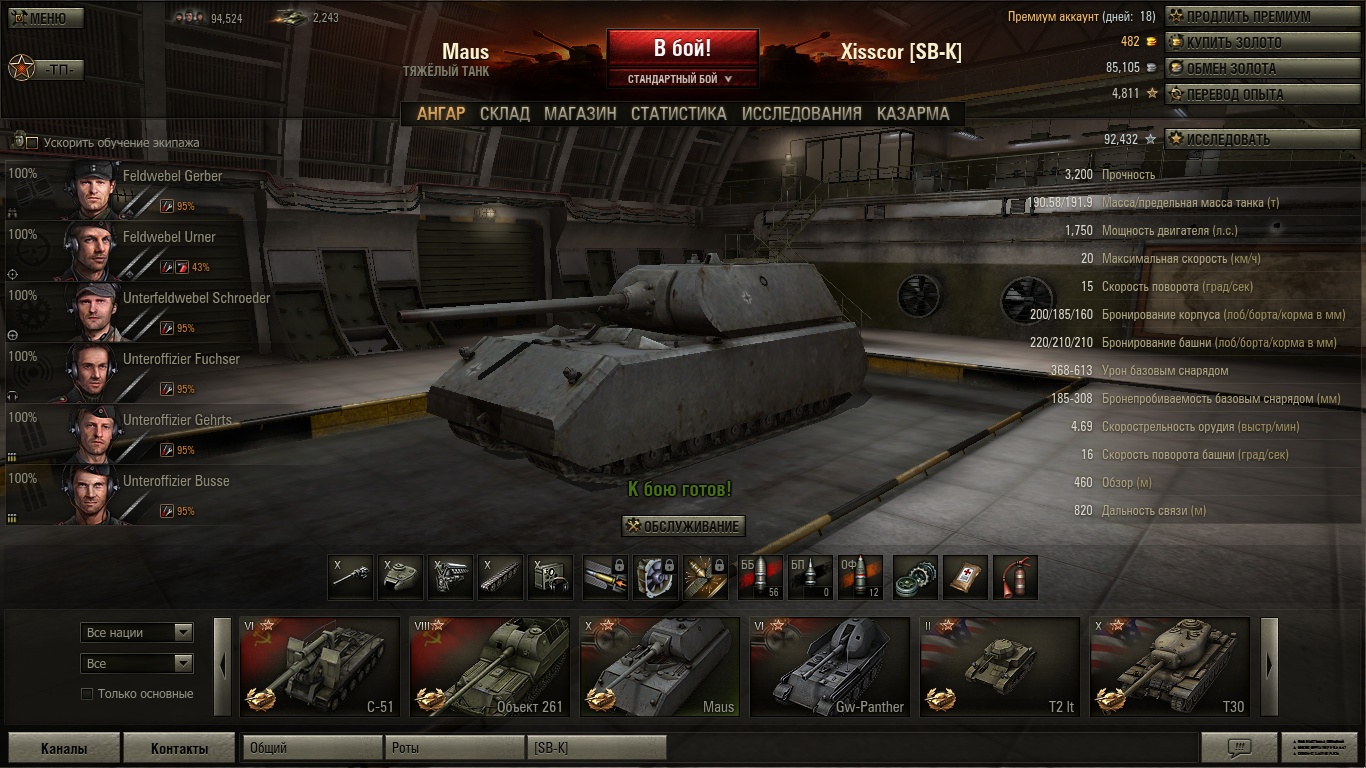1366x768 pixels.
Task: Toggle Ускорить обучение экипажа checkbox
Action: point(32,143)
